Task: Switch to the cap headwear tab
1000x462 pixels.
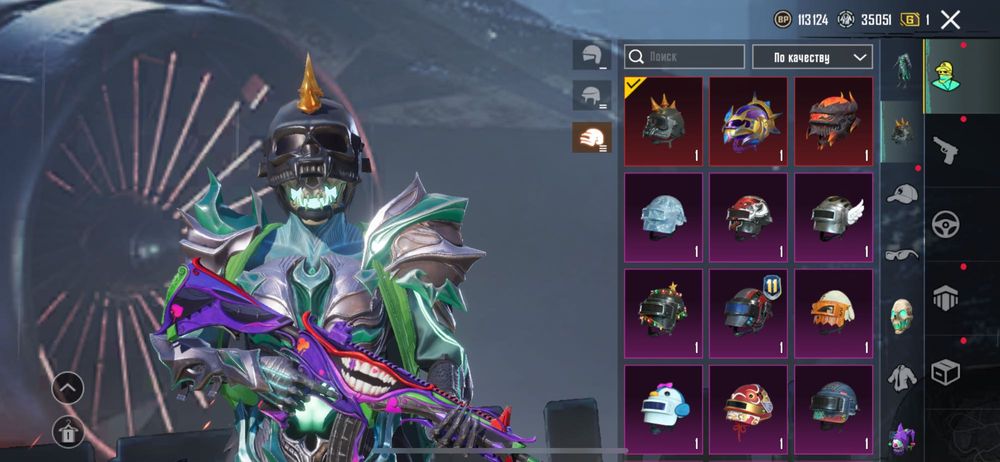Action: [x=902, y=194]
